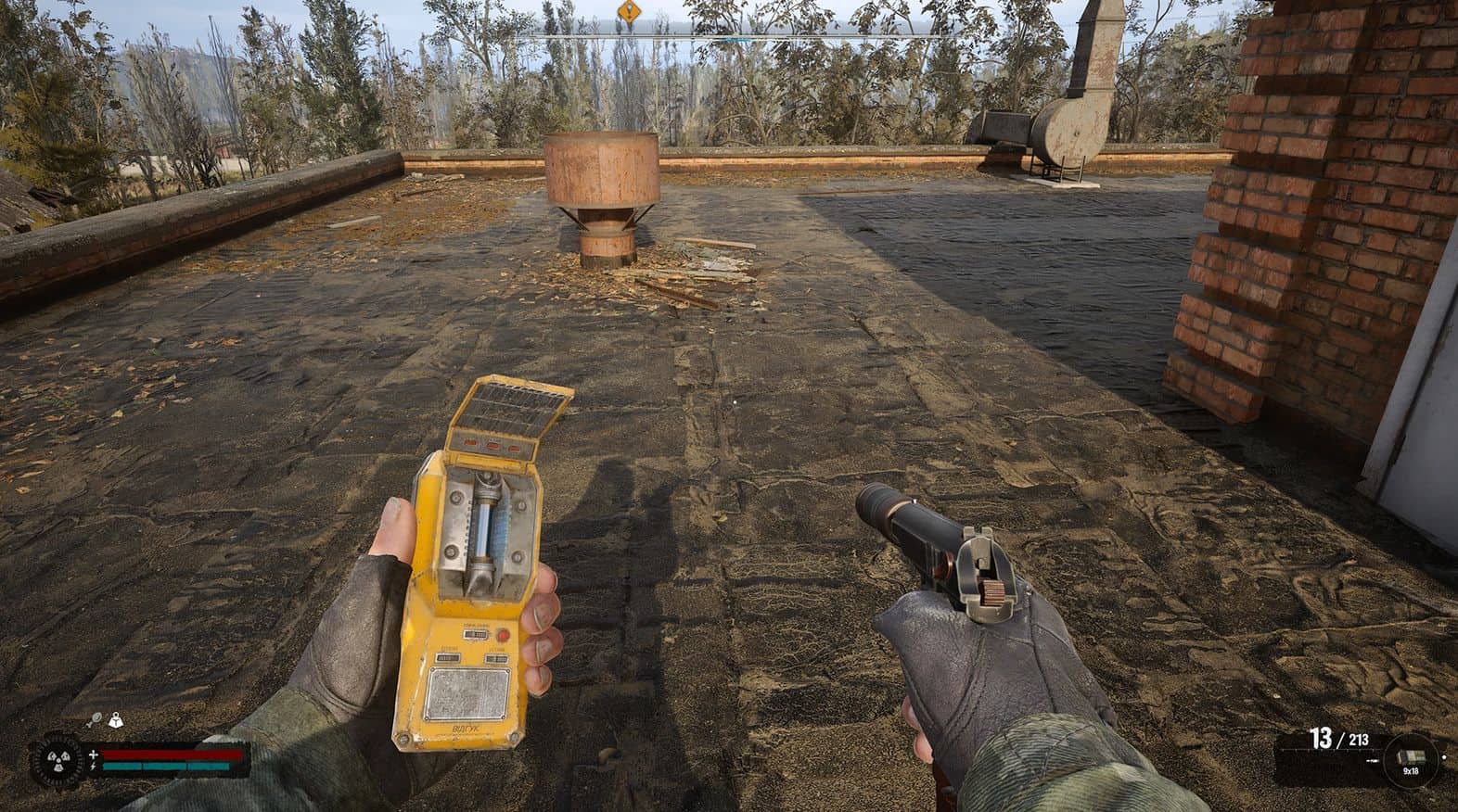Select the 9x18 ammo type icon
The image size is (1458, 812).
1410,759
